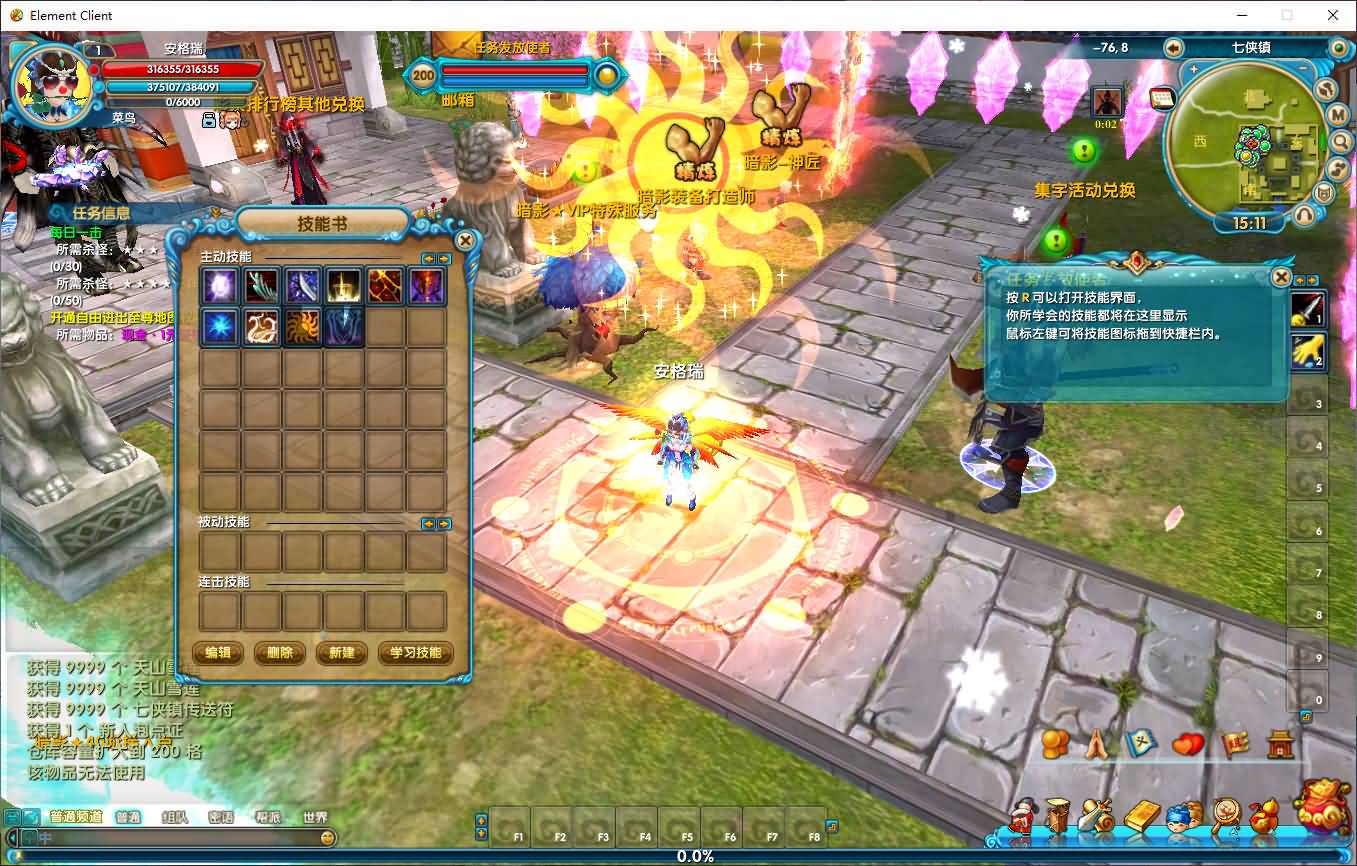
Task: Open the temple building icon above the quickbar
Action: pyautogui.click(x=1279, y=743)
